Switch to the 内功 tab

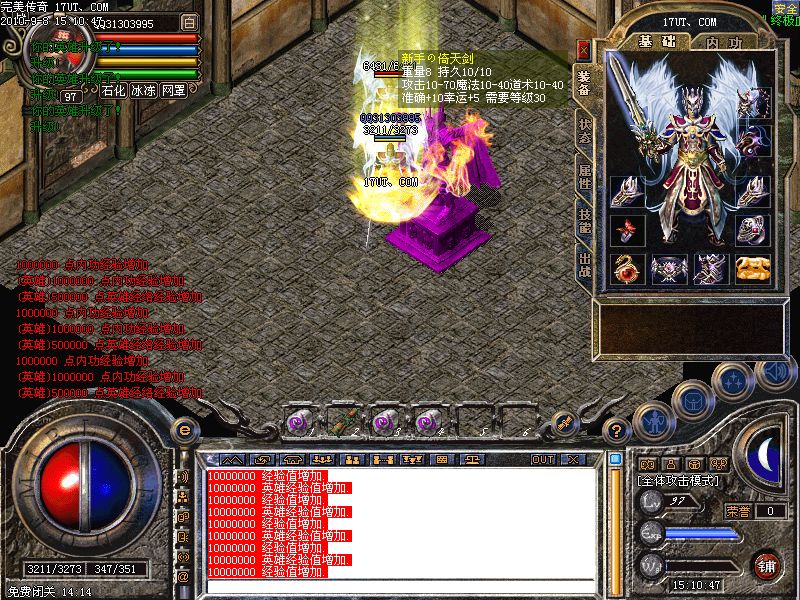tap(723, 42)
